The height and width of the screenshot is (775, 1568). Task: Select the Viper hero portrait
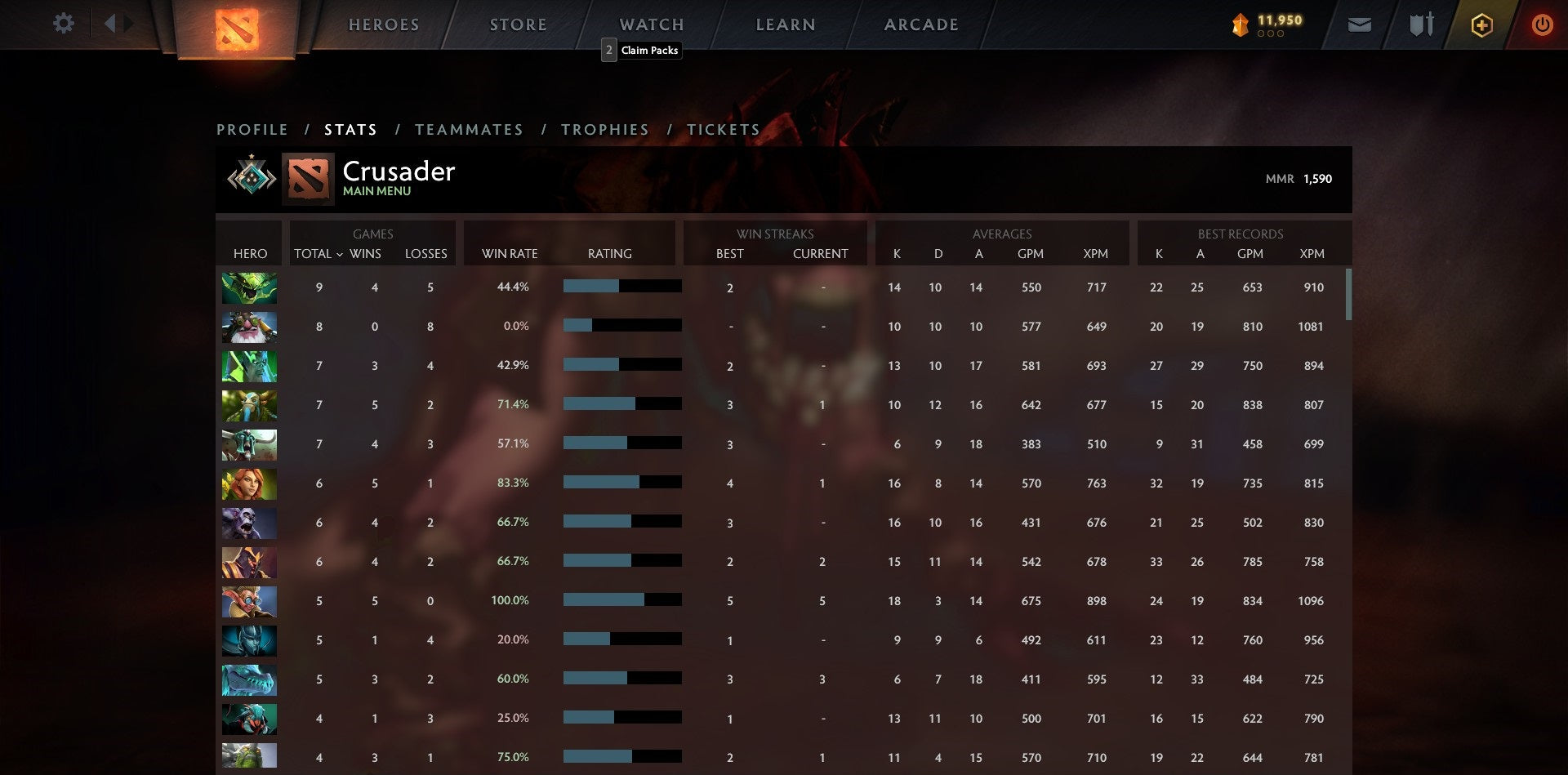coord(249,287)
